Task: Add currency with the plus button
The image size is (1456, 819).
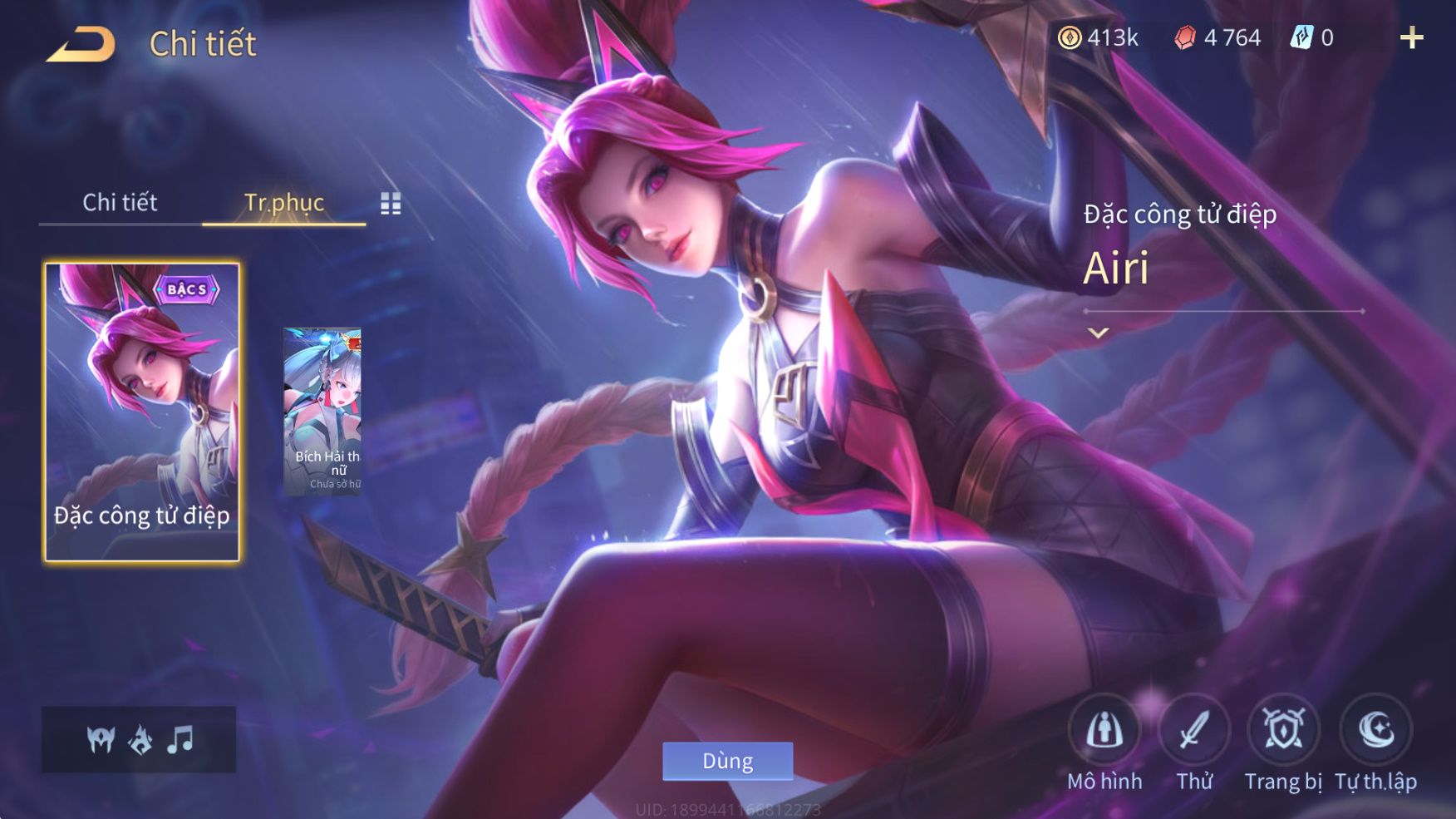Action: 1411,37
